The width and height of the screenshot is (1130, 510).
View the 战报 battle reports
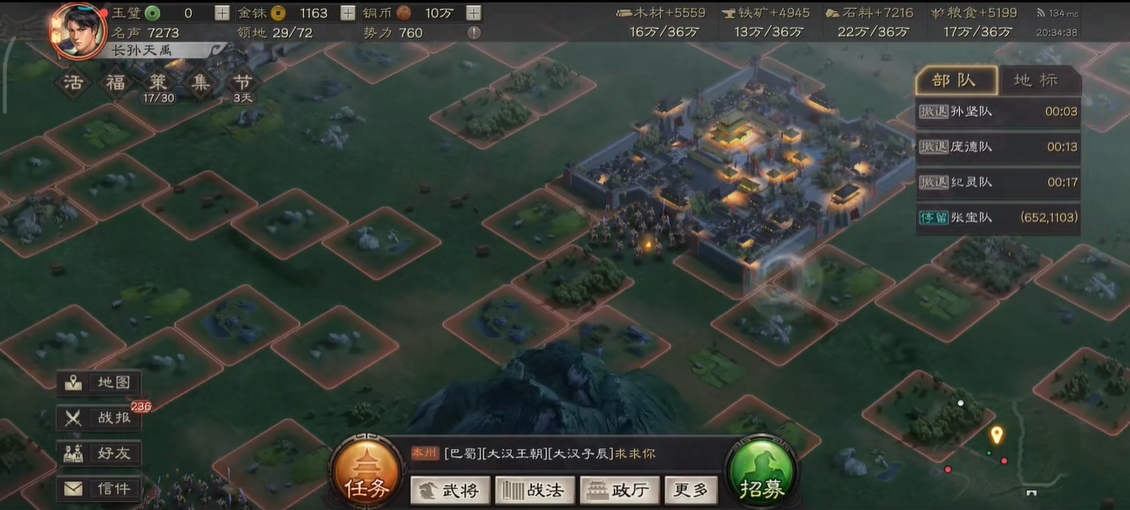(x=99, y=419)
